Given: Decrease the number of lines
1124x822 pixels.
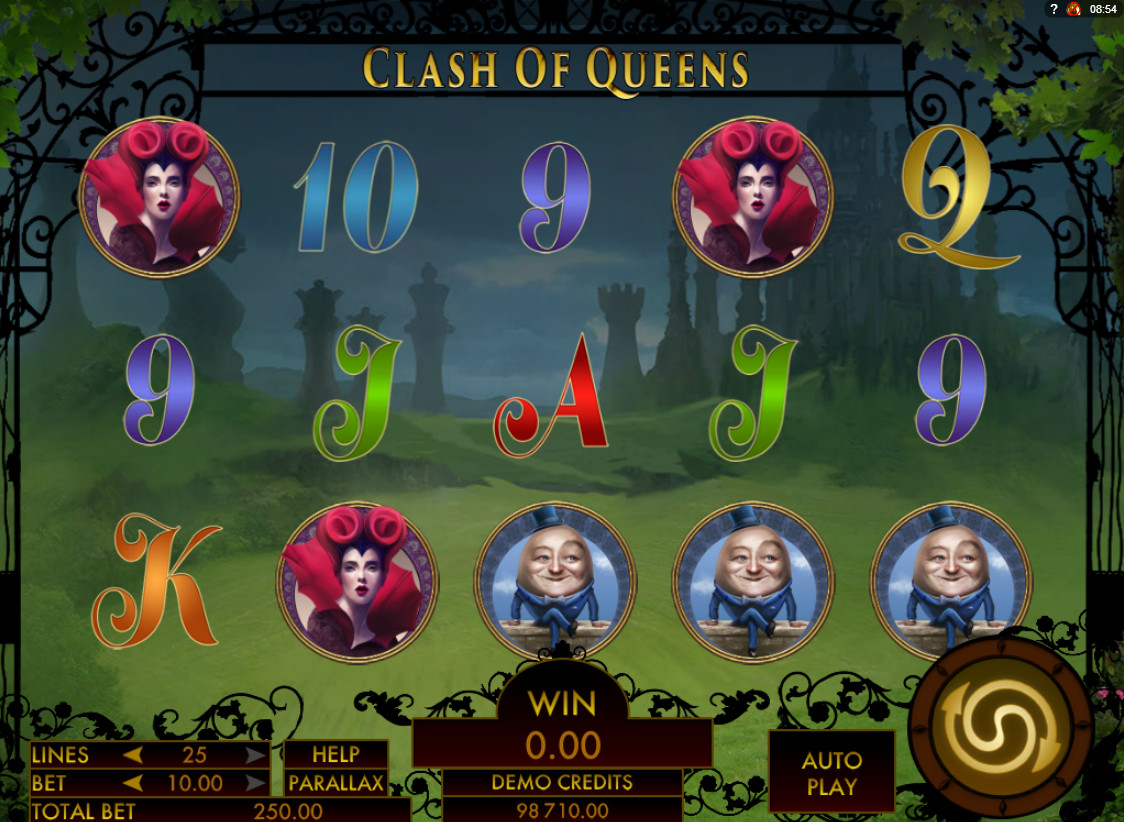Looking at the screenshot, I should [x=132, y=755].
